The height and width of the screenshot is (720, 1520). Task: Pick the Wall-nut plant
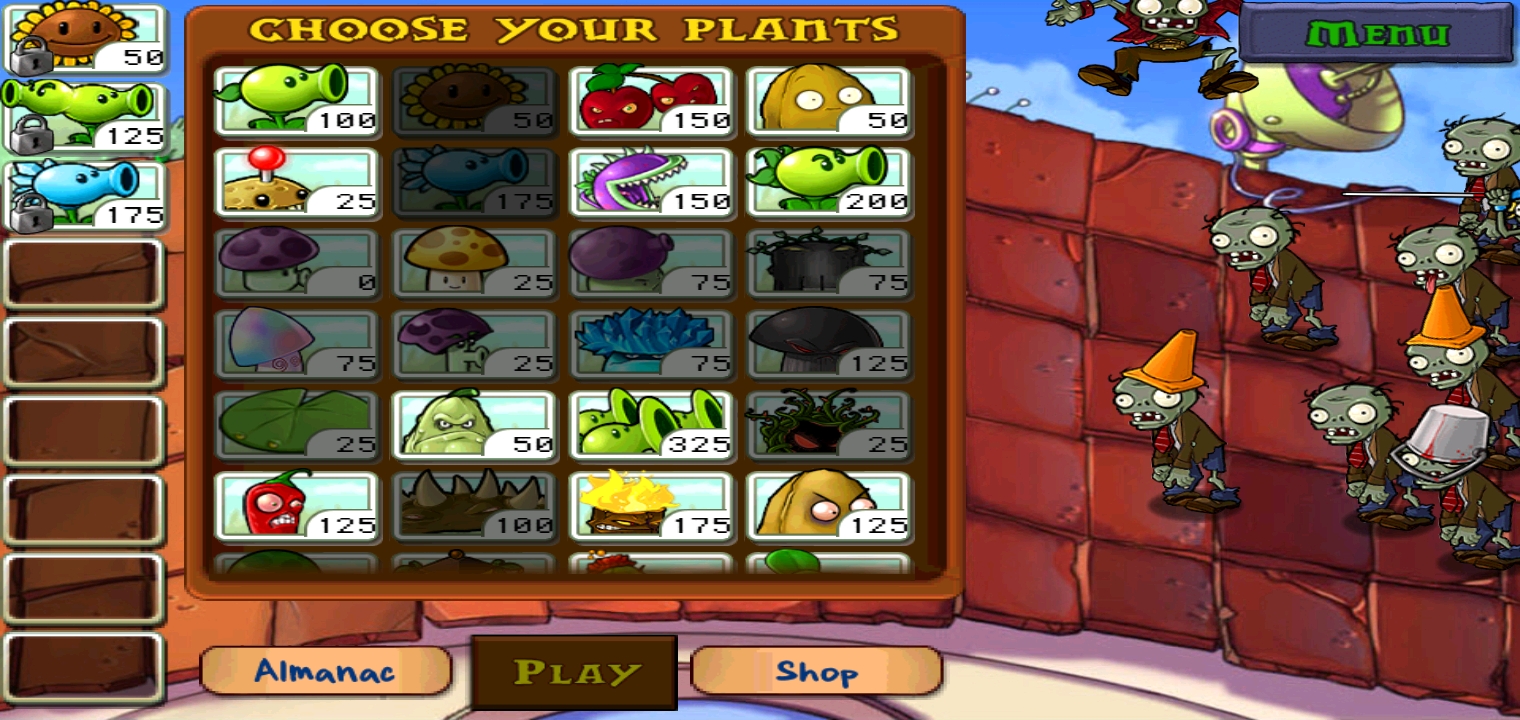click(830, 100)
